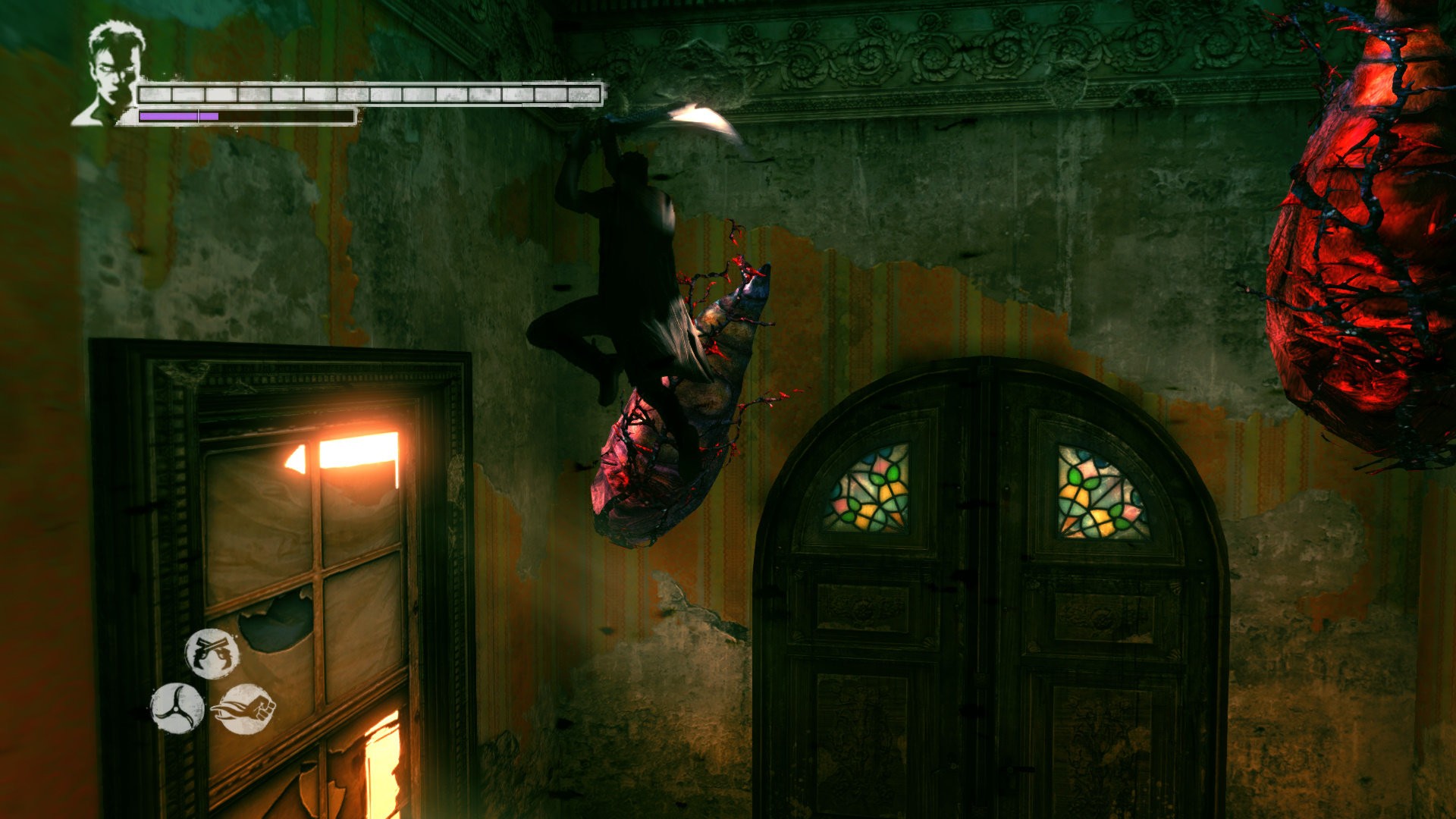Screen dimensions: 1456x819
Task: Activate the flaming fist Eryx icon
Action: click(244, 709)
